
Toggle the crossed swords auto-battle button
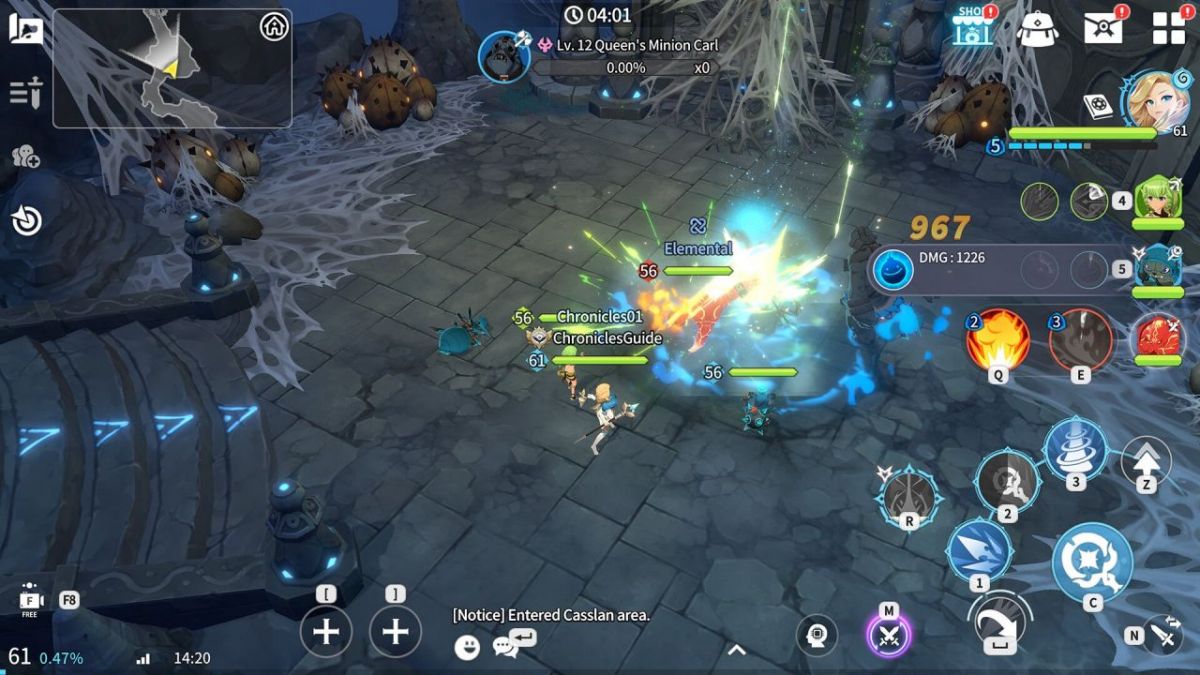[888, 634]
